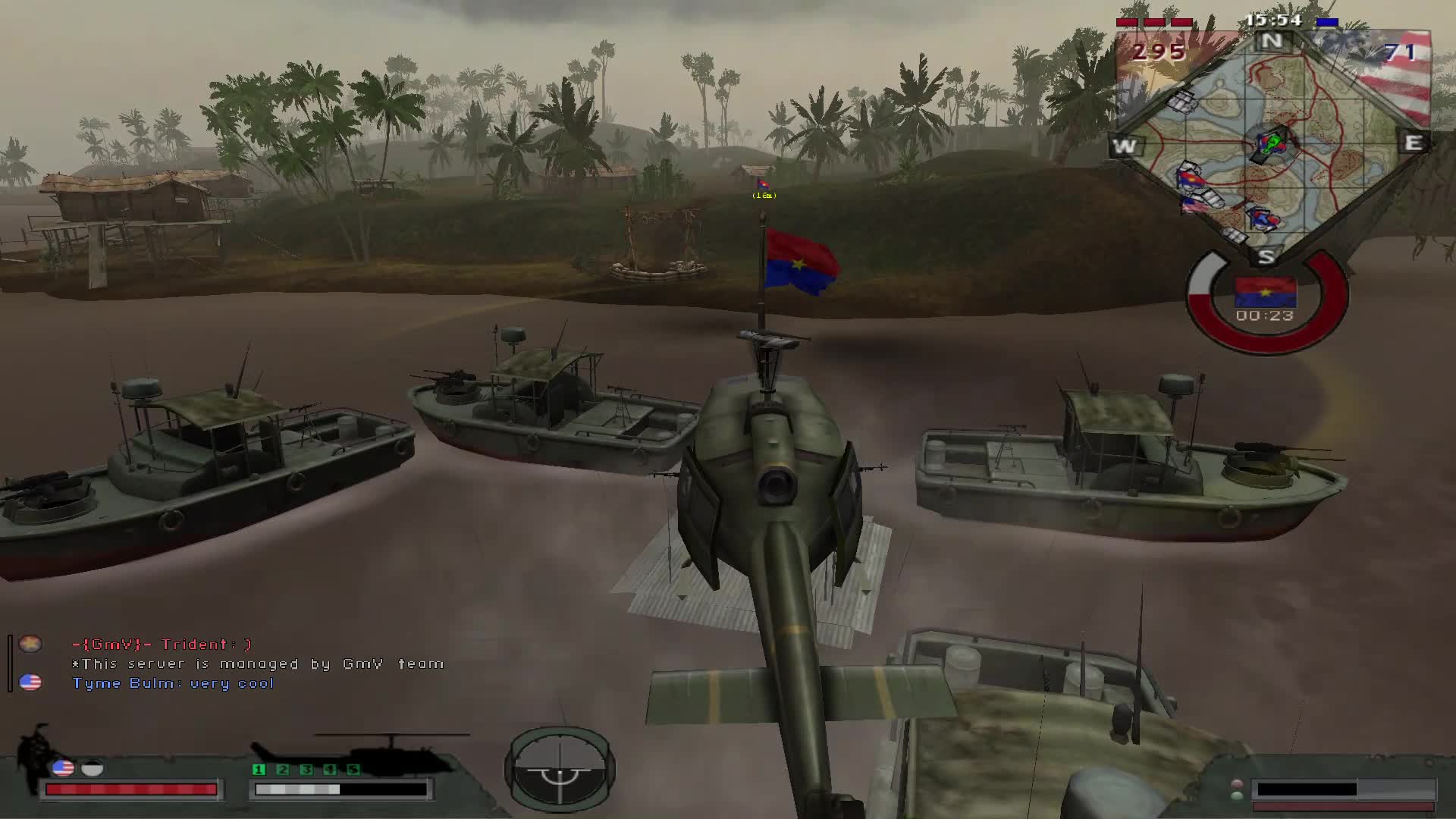Select seat position 5
The width and height of the screenshot is (1456, 819).
(353, 770)
